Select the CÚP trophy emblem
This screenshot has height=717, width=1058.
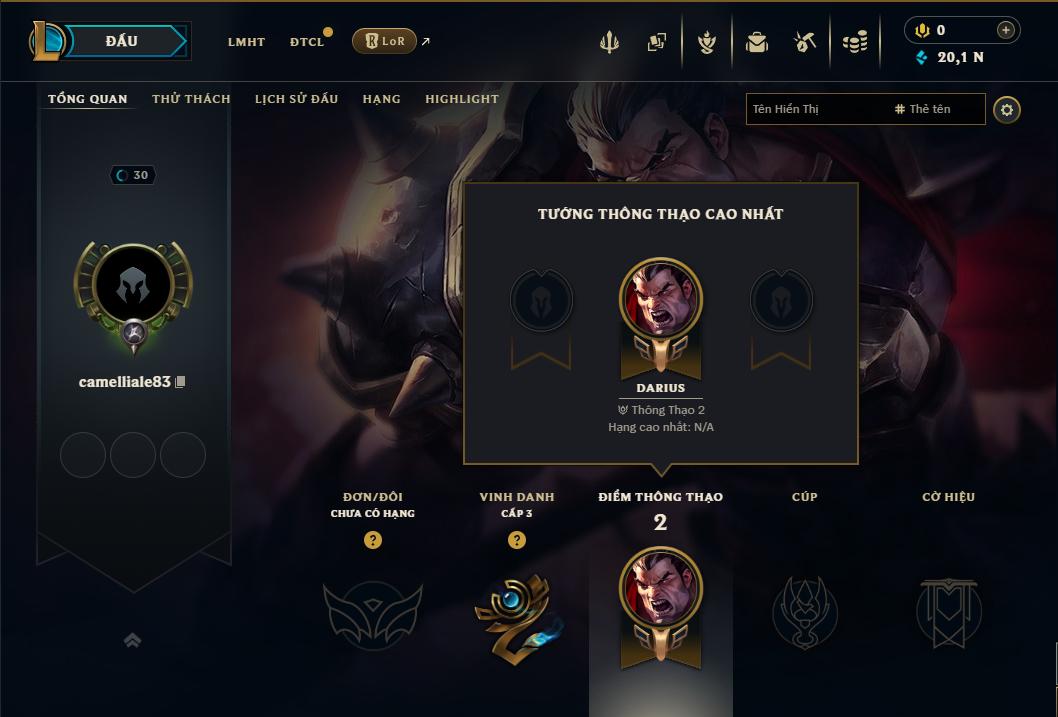tap(804, 612)
